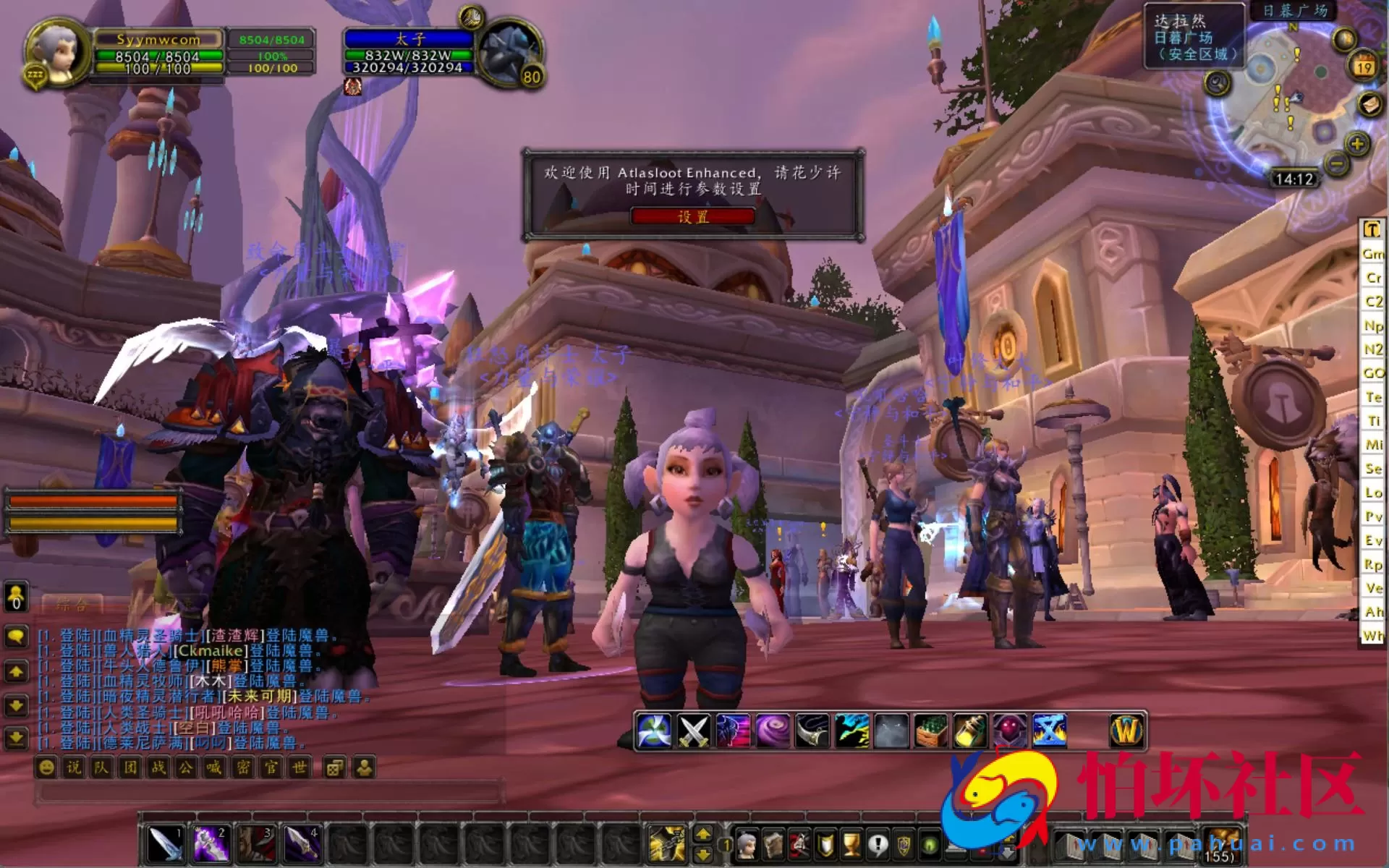Screen dimensions: 1389x868
Task: Click the gold W World of Warcraft icon
Action: pyautogui.click(x=1126, y=731)
